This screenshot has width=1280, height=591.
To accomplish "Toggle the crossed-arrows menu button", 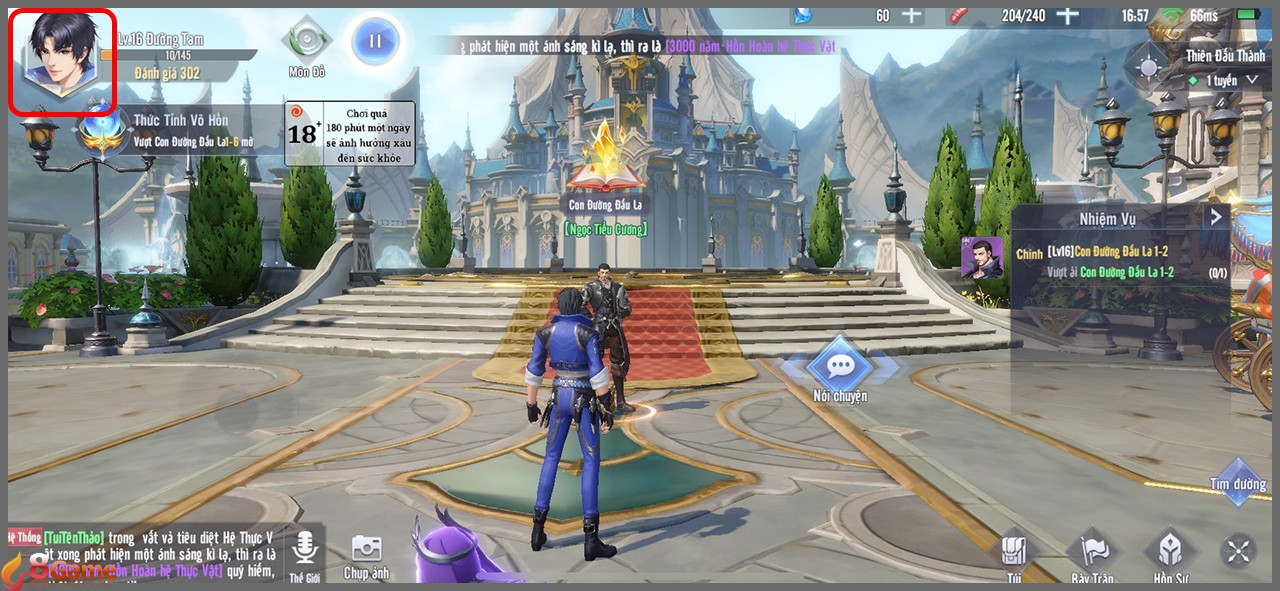I will (x=1238, y=551).
